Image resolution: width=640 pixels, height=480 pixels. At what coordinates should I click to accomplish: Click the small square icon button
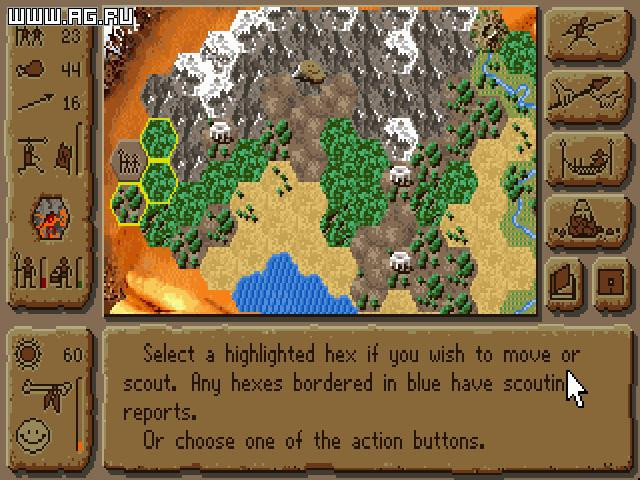pos(609,281)
